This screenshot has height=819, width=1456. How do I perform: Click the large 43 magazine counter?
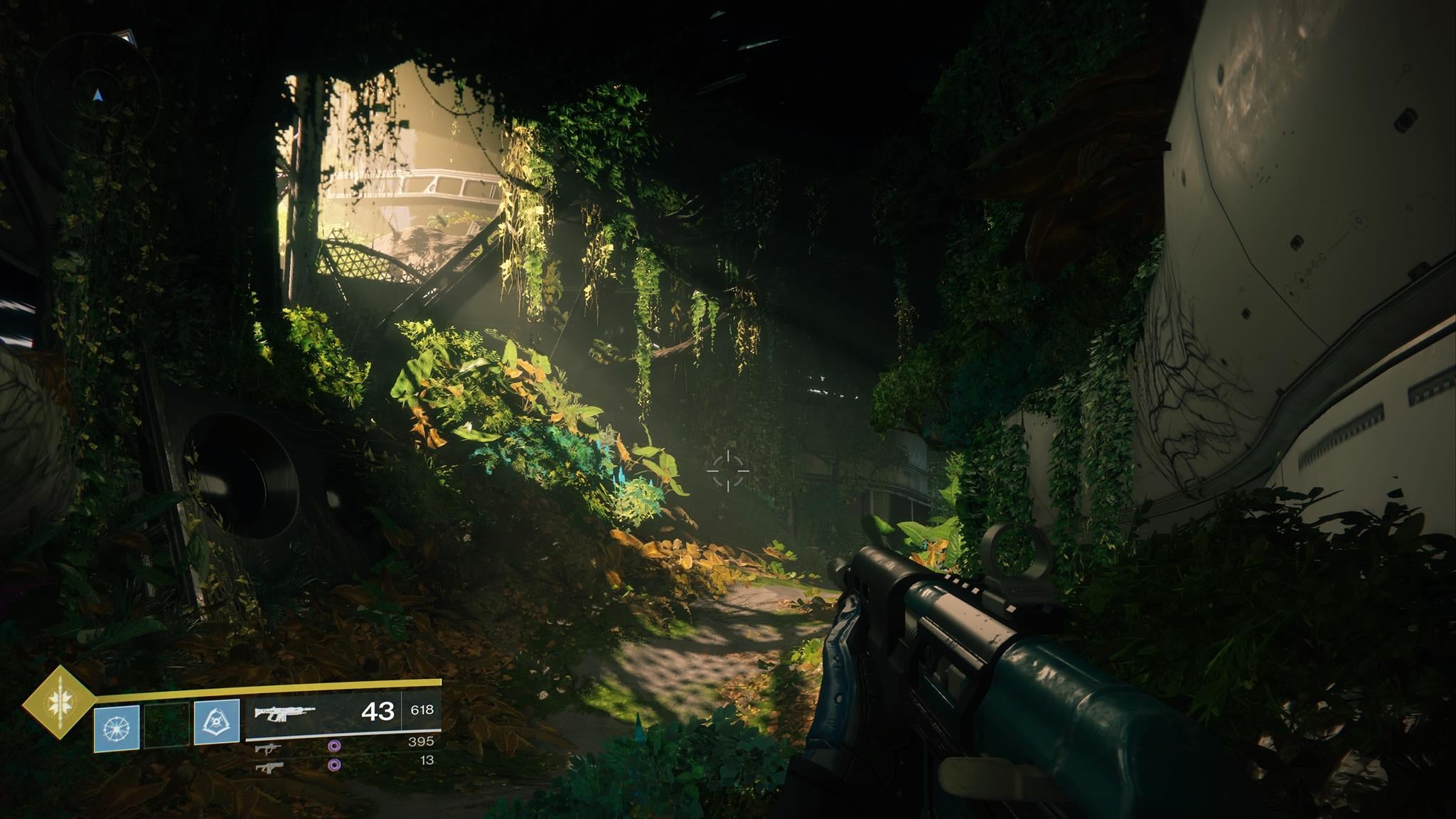(x=378, y=712)
